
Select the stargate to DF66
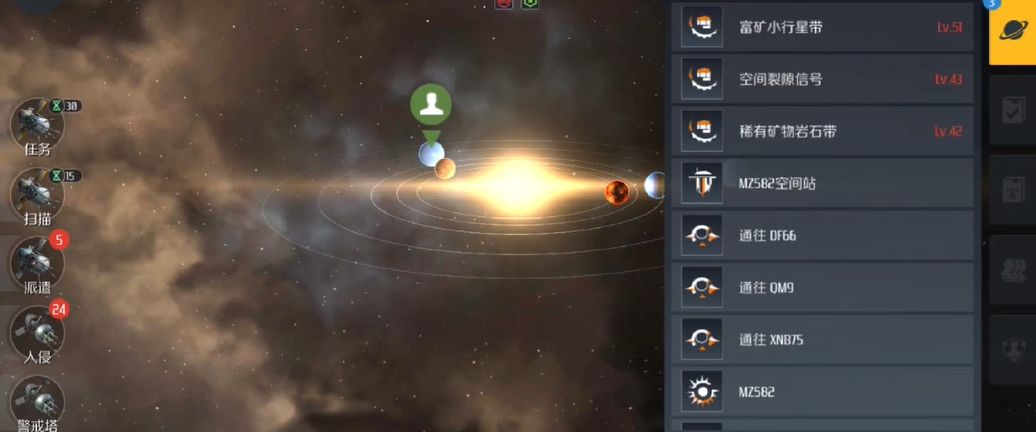coord(825,236)
